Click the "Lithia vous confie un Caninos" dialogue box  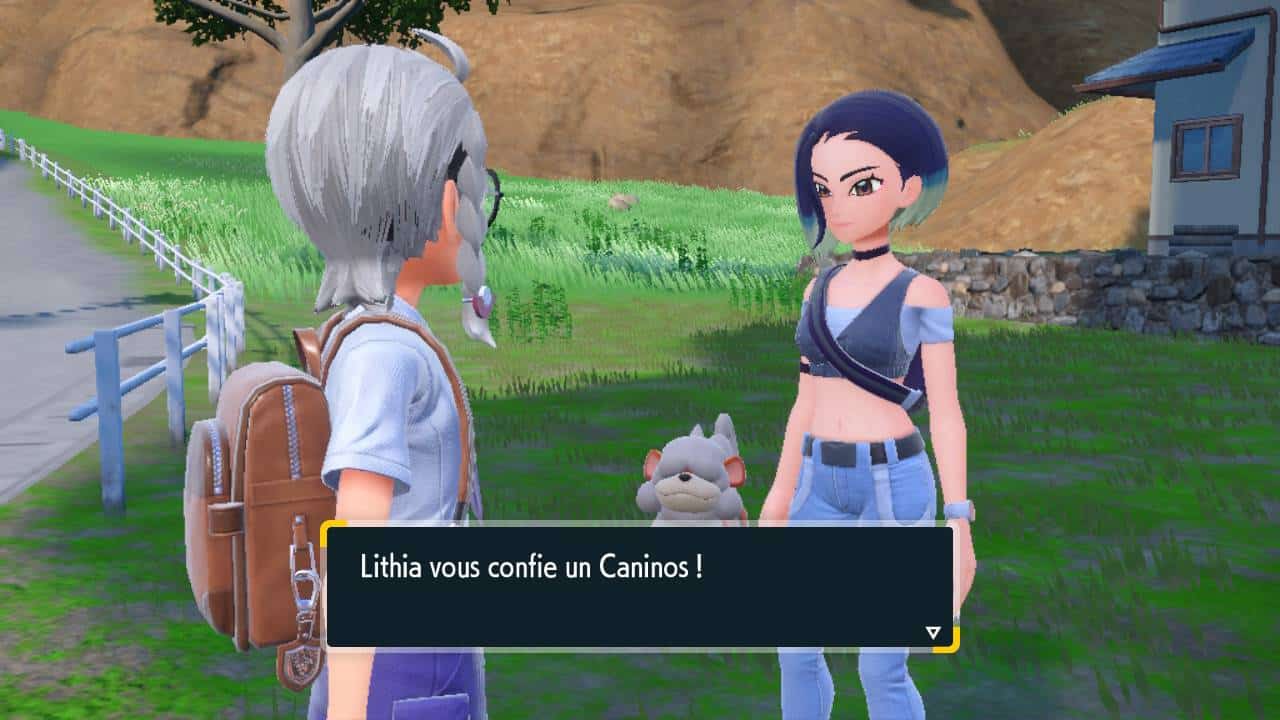click(640, 586)
